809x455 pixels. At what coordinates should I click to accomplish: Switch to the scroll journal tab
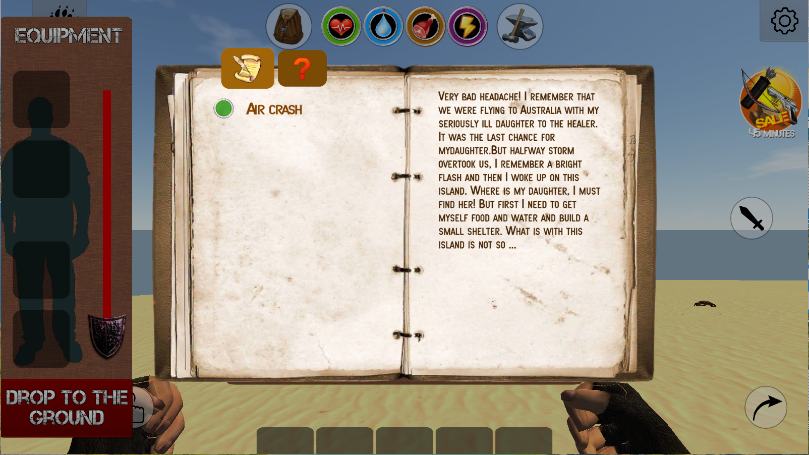coord(247,69)
